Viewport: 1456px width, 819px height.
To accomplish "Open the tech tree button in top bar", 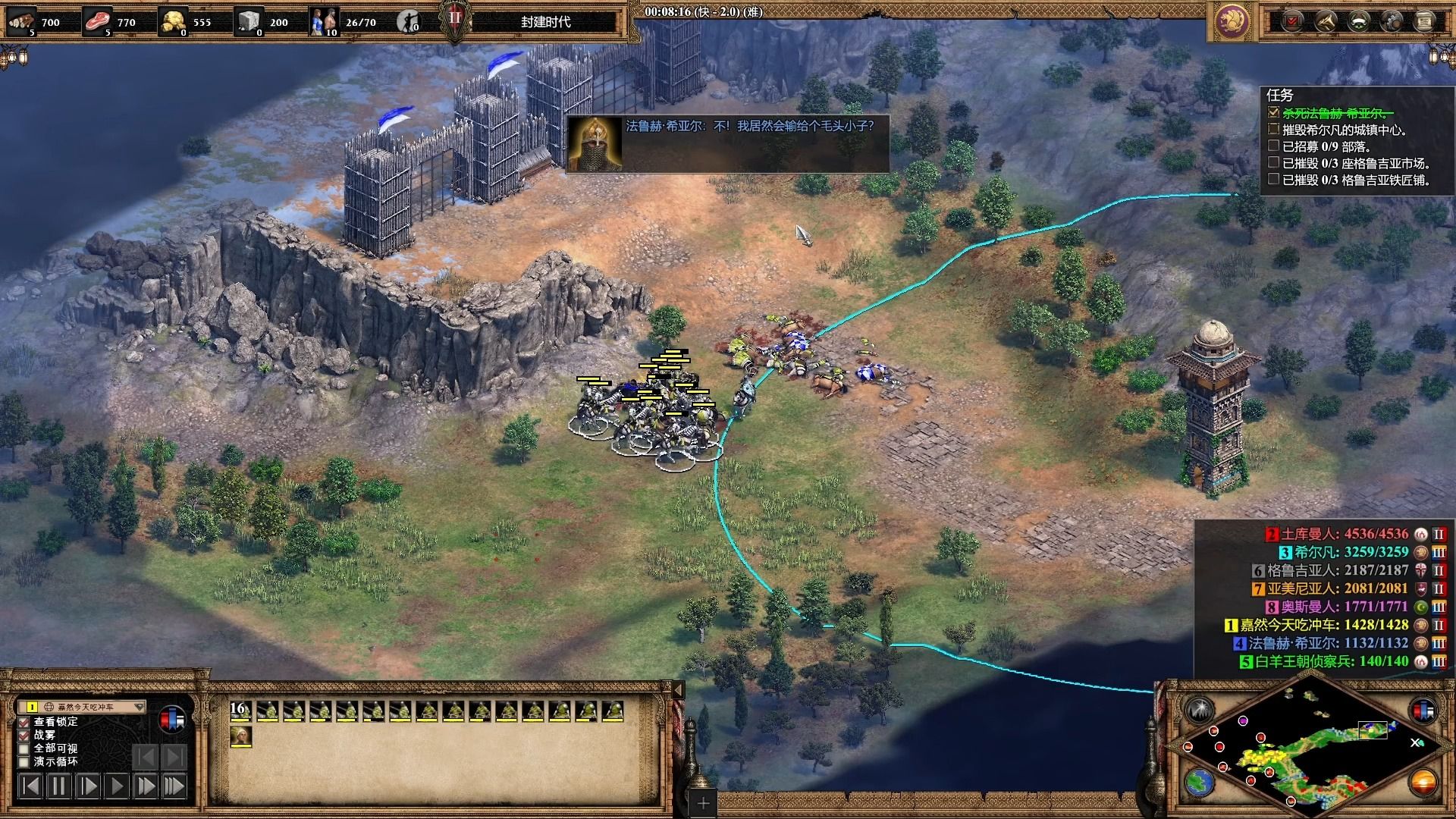I will point(1326,21).
